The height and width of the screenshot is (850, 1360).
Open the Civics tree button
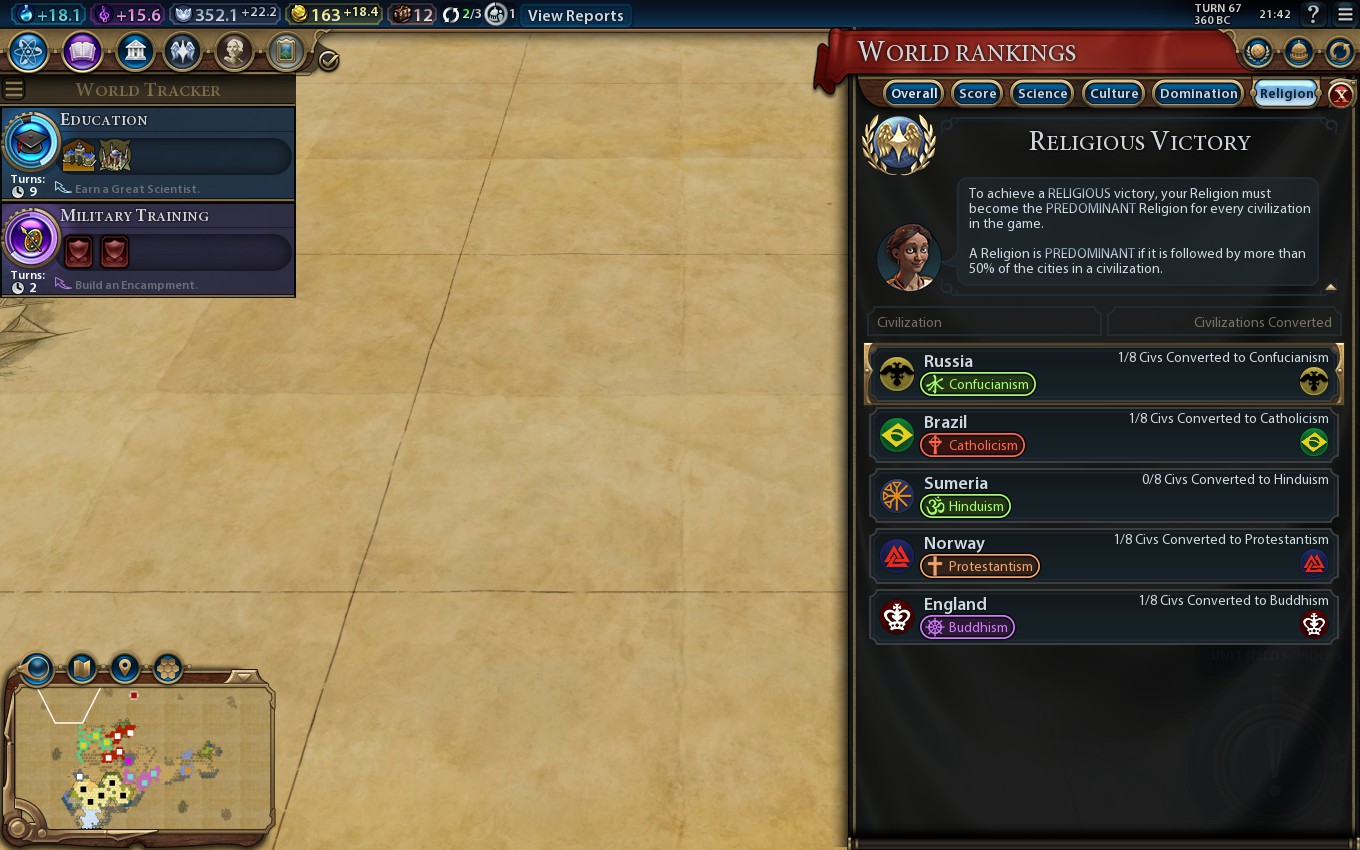[82, 51]
